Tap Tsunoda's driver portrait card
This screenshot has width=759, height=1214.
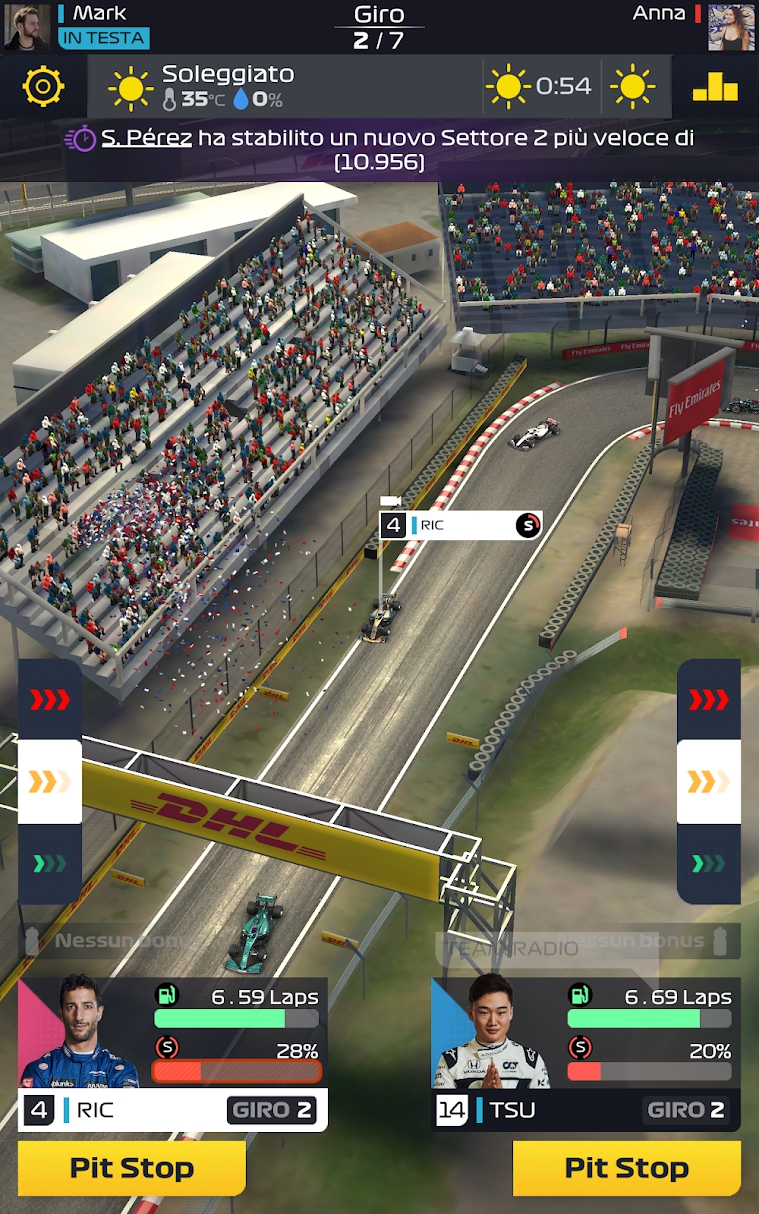[x=492, y=1035]
